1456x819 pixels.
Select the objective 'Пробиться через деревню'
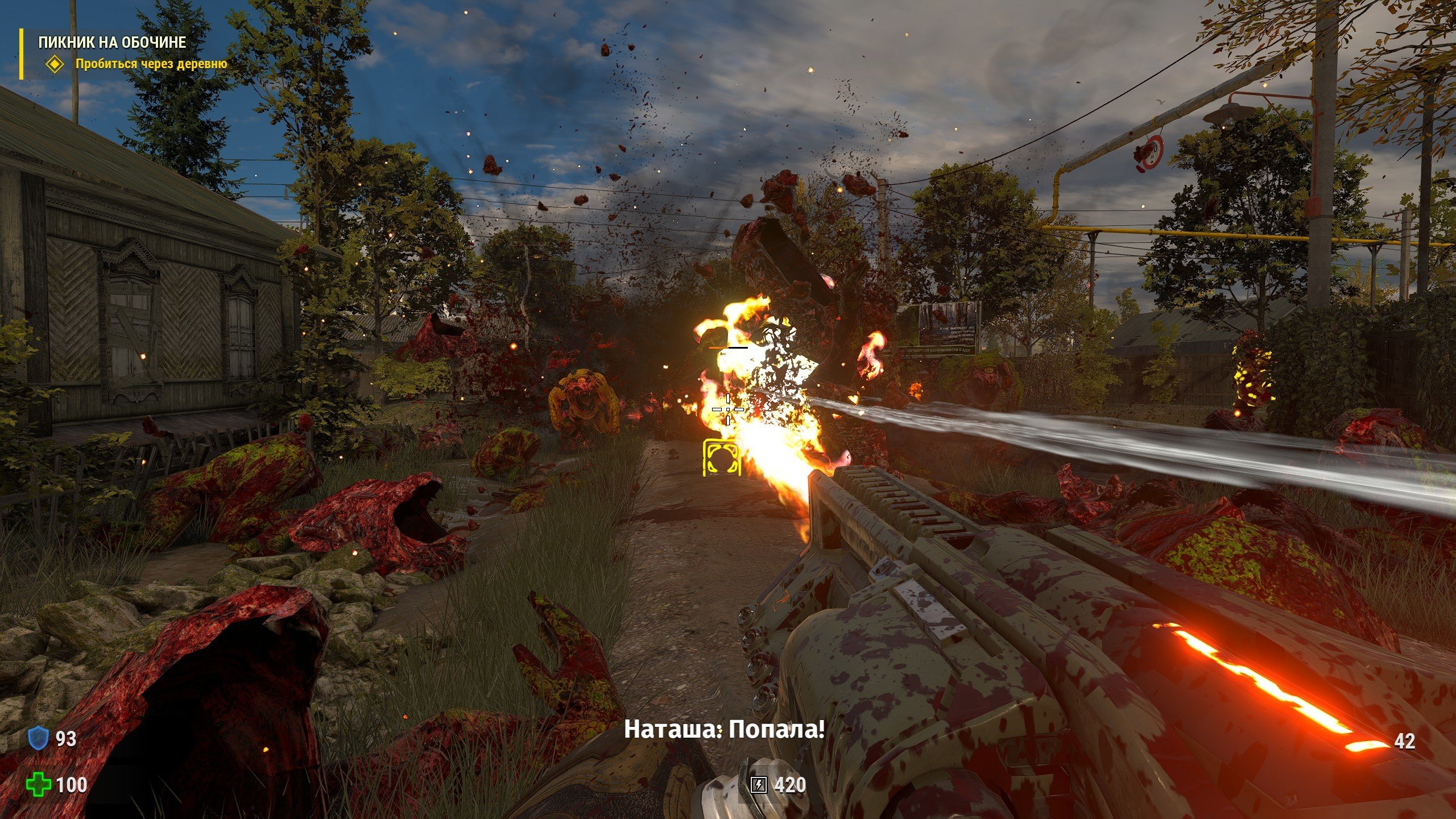[x=151, y=64]
